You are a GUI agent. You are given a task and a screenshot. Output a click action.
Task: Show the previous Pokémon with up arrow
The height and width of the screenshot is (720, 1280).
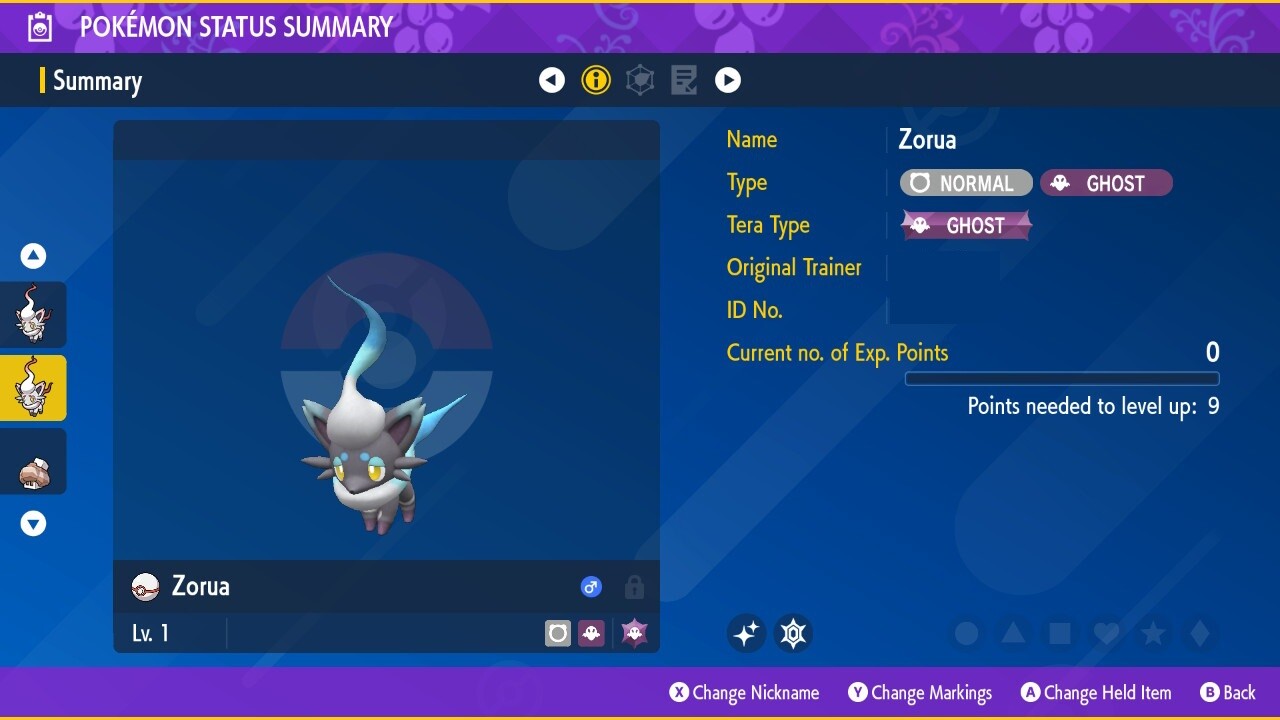pos(33,256)
